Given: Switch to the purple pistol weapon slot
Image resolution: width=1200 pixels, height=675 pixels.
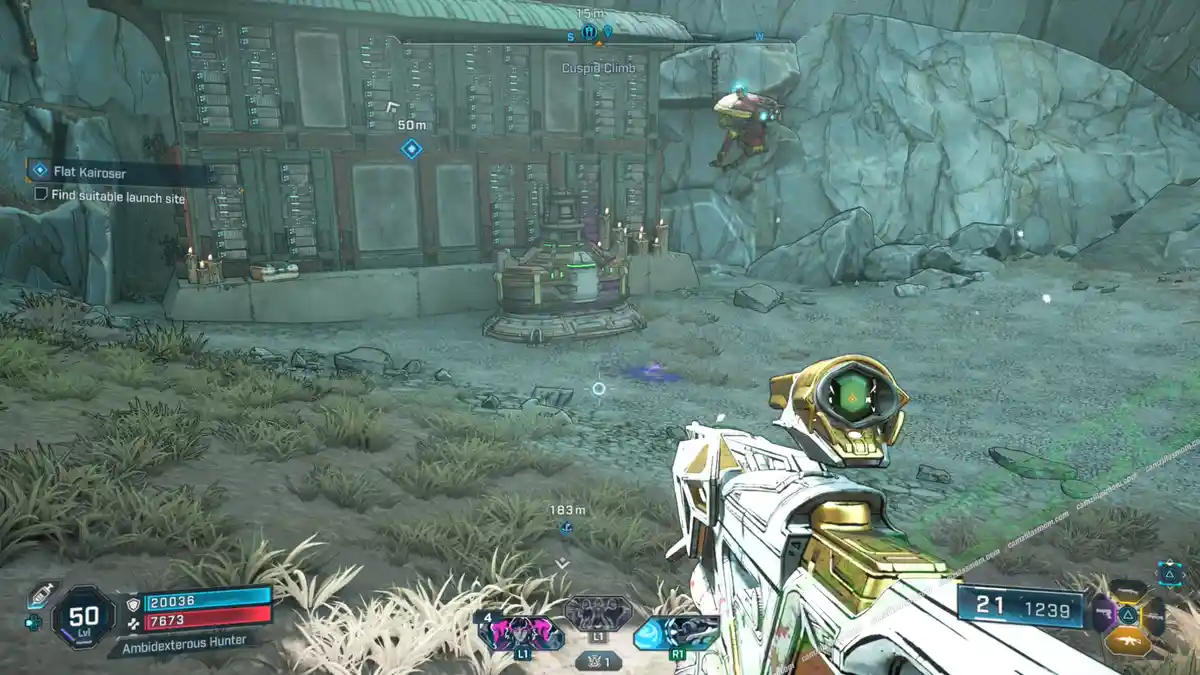Looking at the screenshot, I should click(x=1105, y=613).
